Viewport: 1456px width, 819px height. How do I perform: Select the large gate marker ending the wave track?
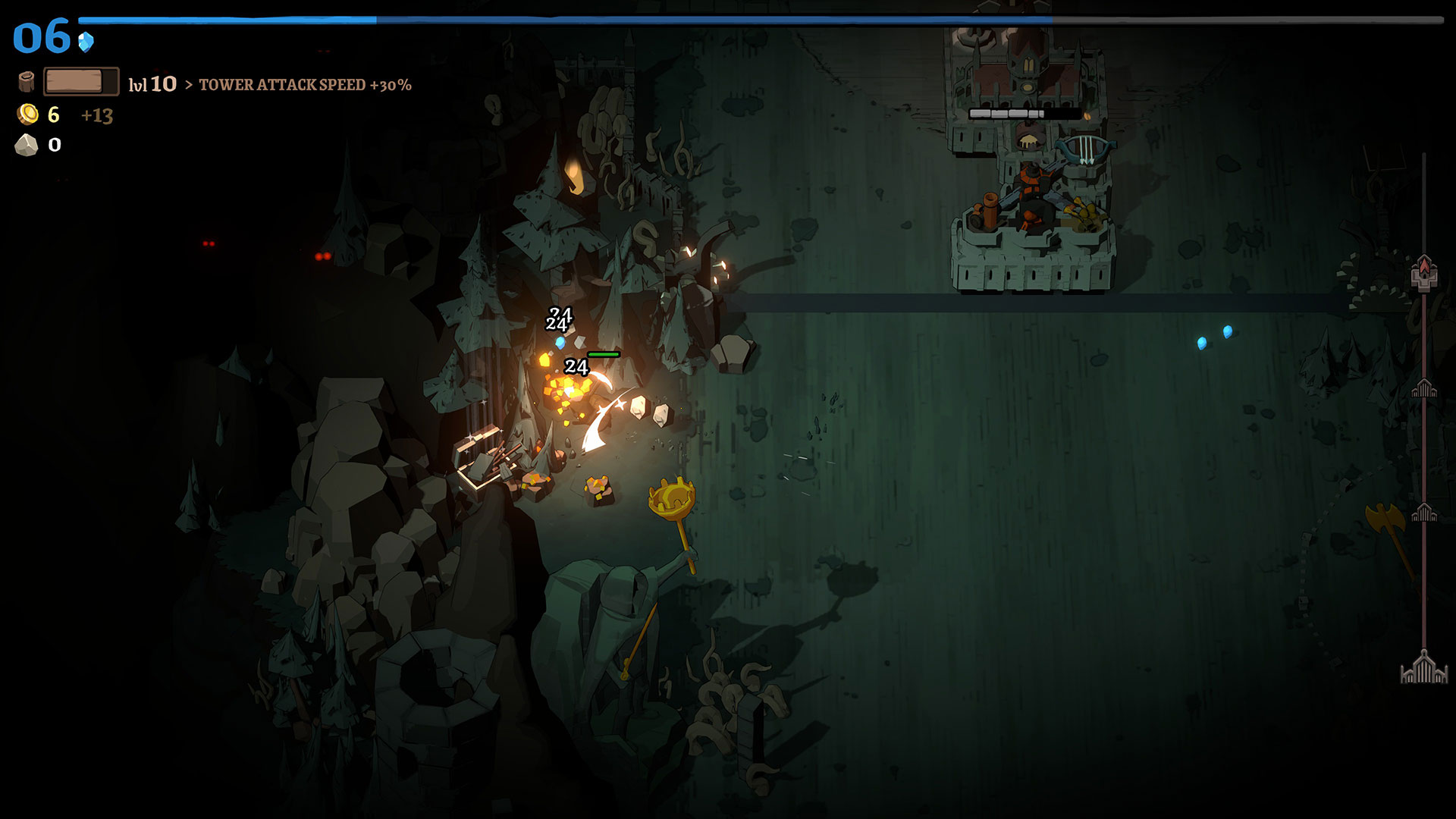(1424, 669)
